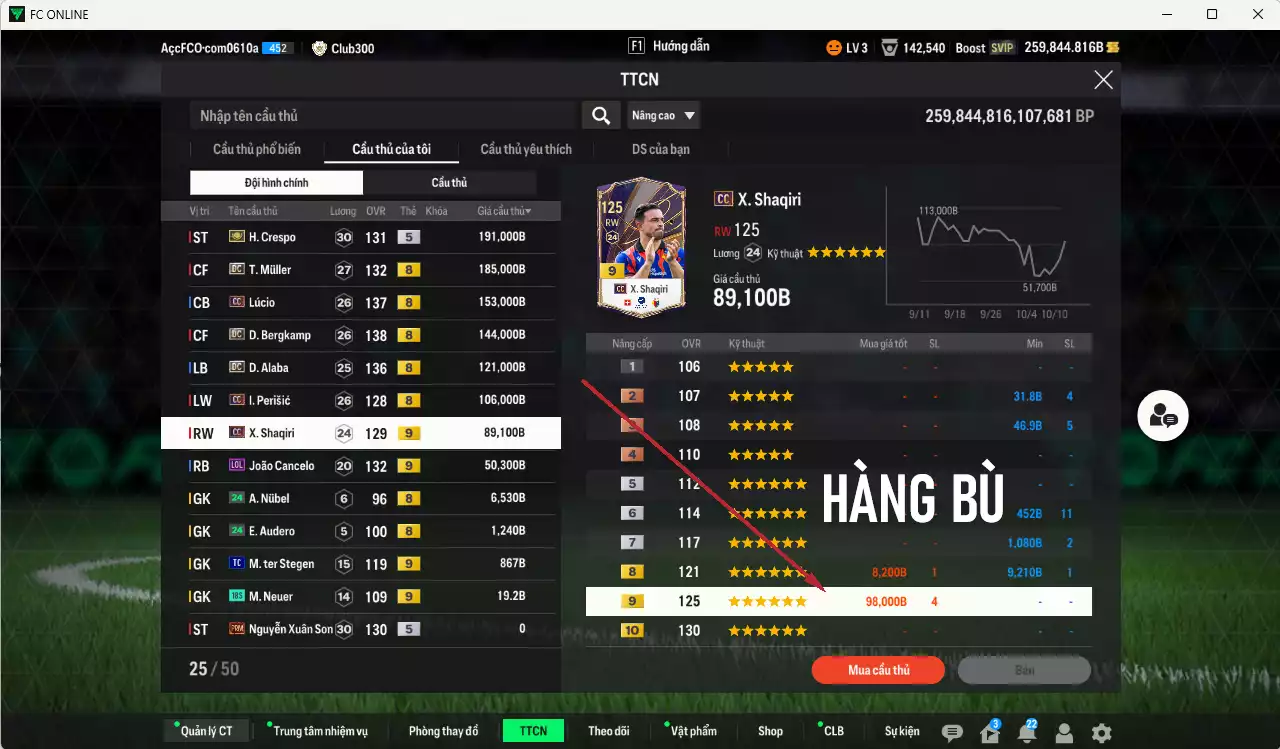This screenshot has height=749, width=1280.
Task: Open the home icon with 3 badge
Action: coord(992,733)
